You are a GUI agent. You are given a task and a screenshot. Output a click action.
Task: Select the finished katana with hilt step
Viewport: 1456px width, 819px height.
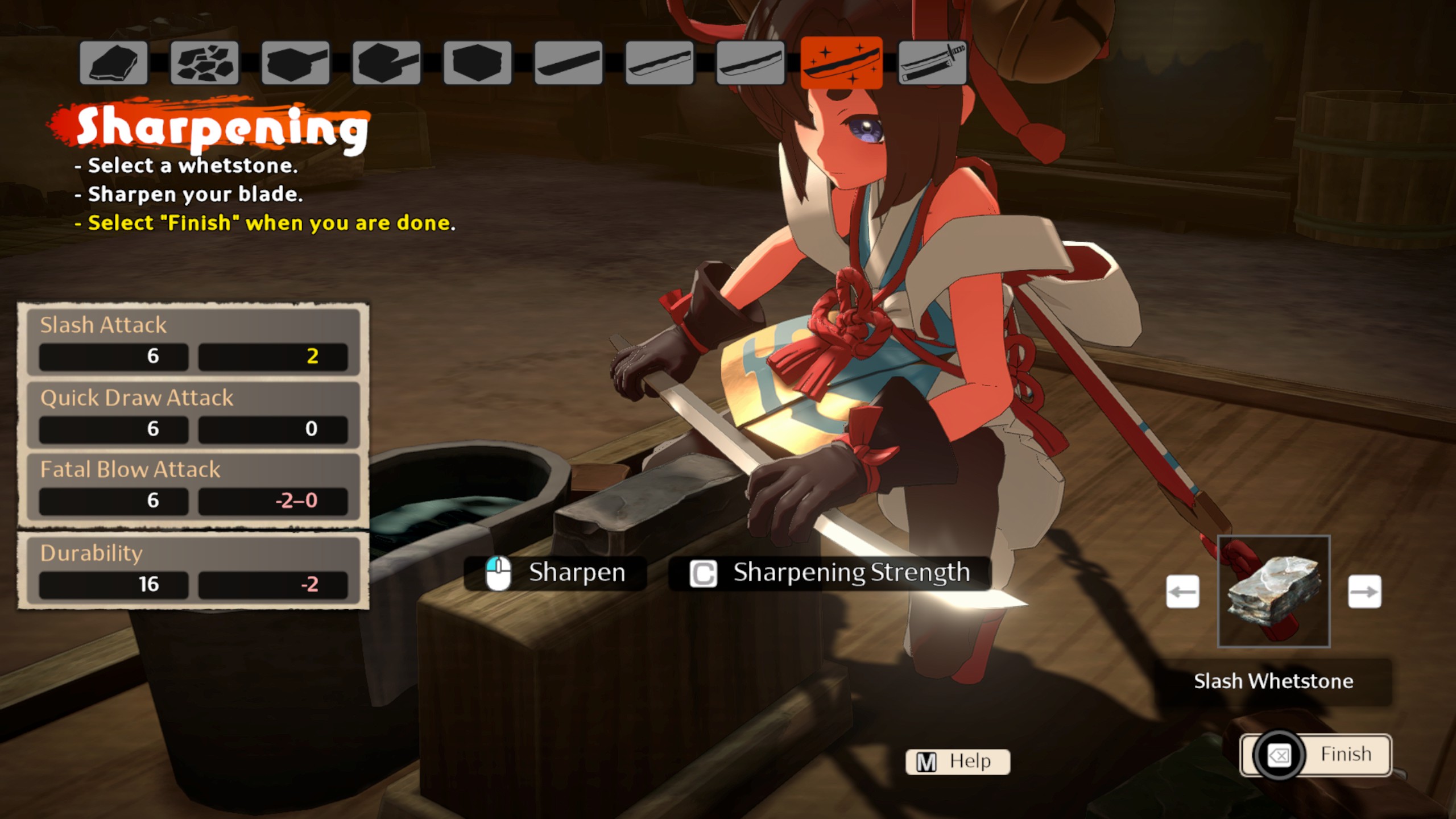point(932,63)
